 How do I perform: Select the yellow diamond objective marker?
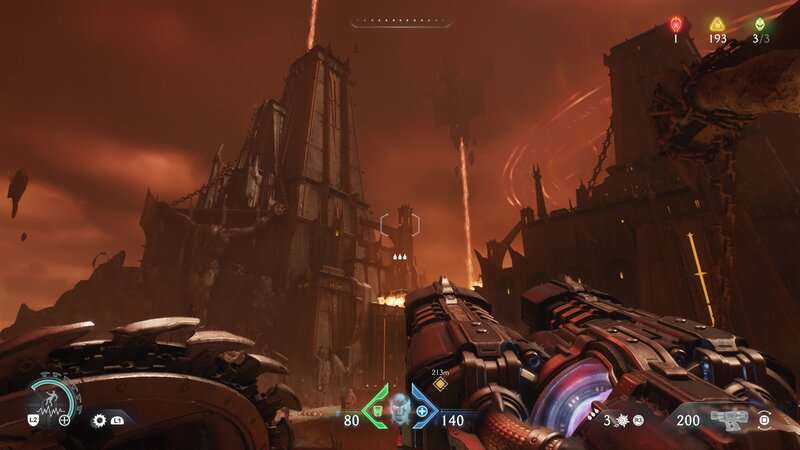[x=440, y=384]
